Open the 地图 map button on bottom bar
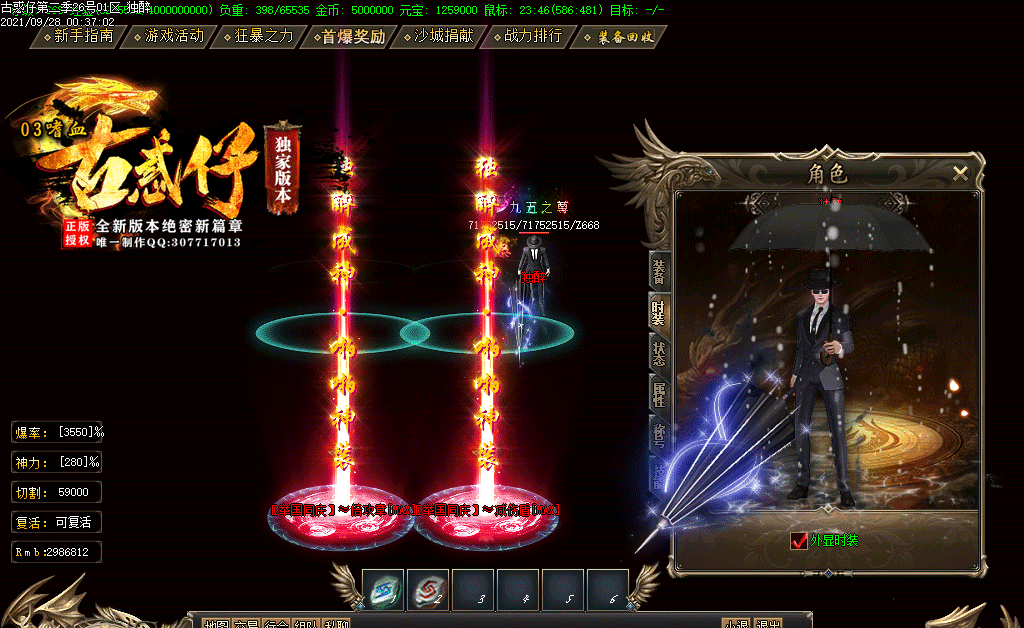The image size is (1024, 628). coord(216,624)
